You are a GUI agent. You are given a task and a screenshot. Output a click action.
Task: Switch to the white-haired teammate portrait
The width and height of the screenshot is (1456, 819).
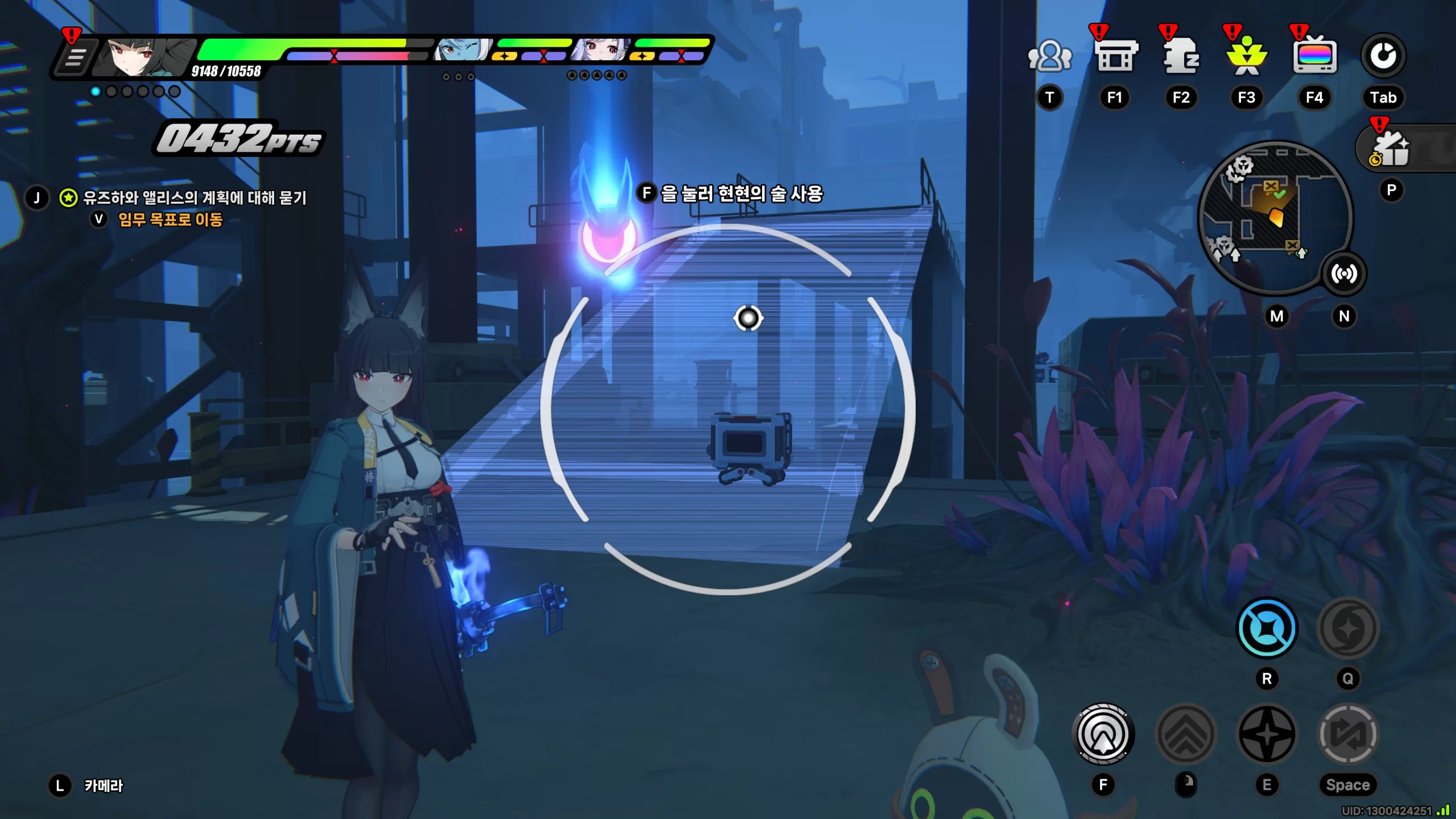[601, 51]
